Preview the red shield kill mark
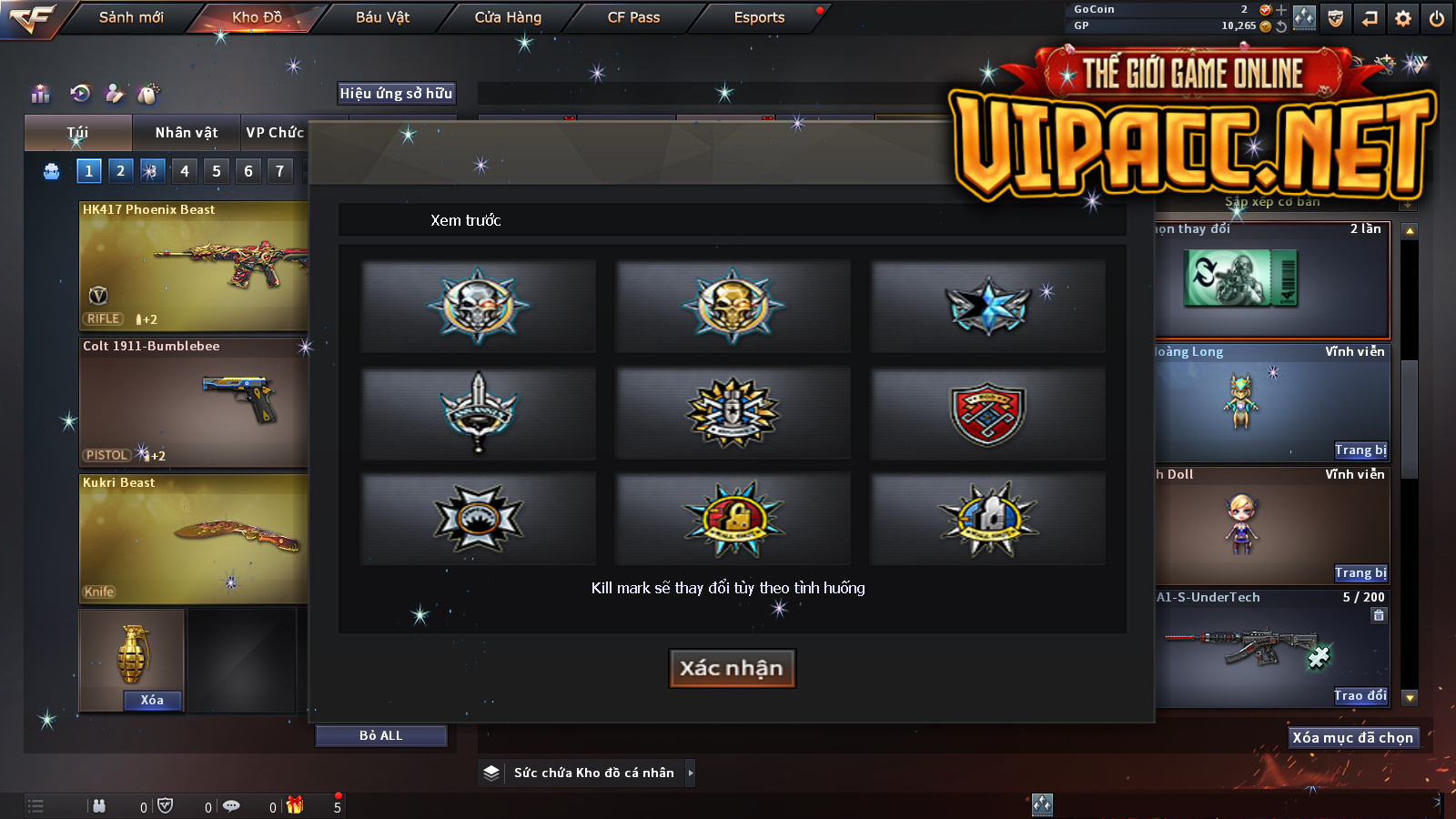 [987, 412]
